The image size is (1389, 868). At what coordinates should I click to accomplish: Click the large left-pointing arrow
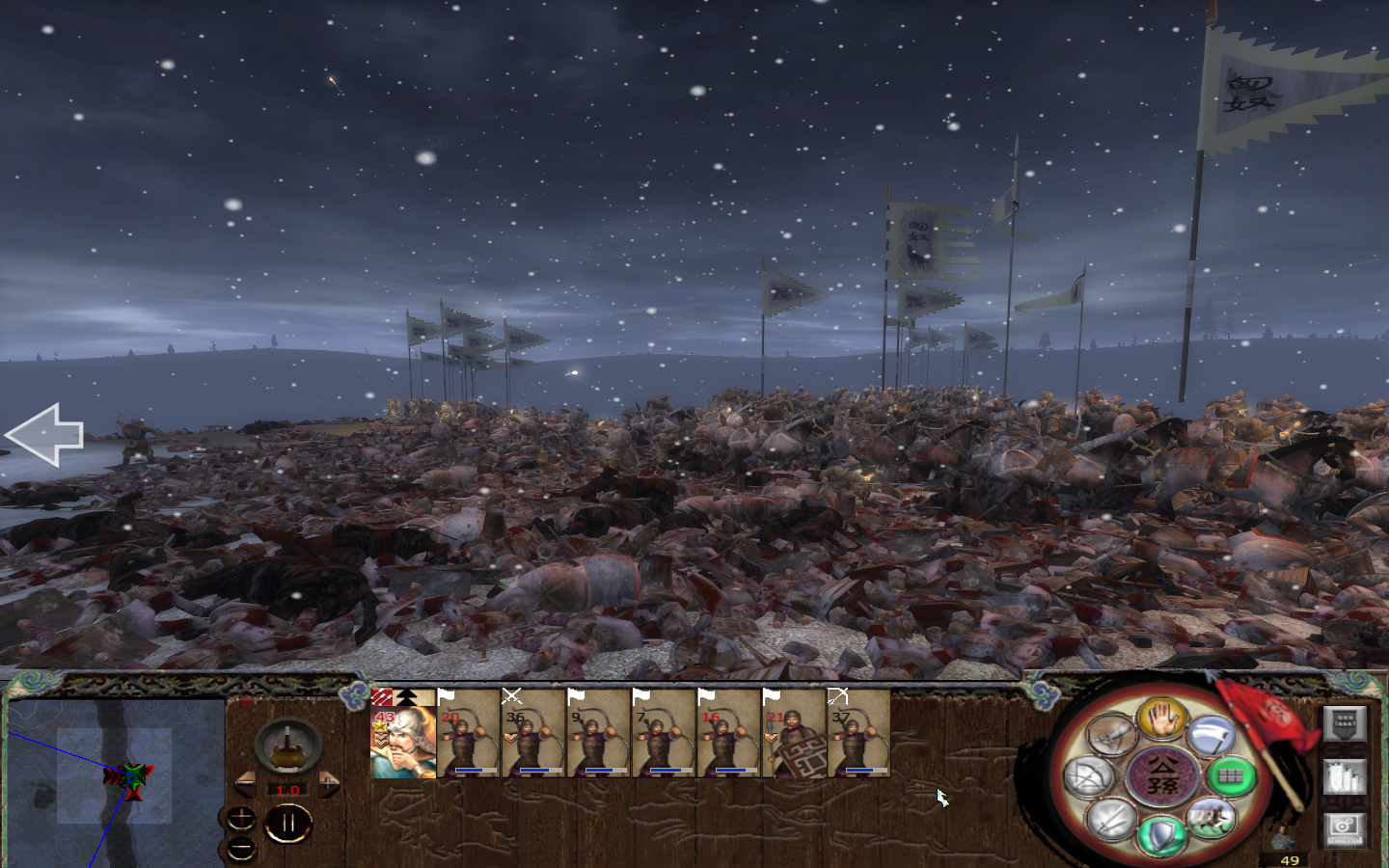tap(46, 436)
